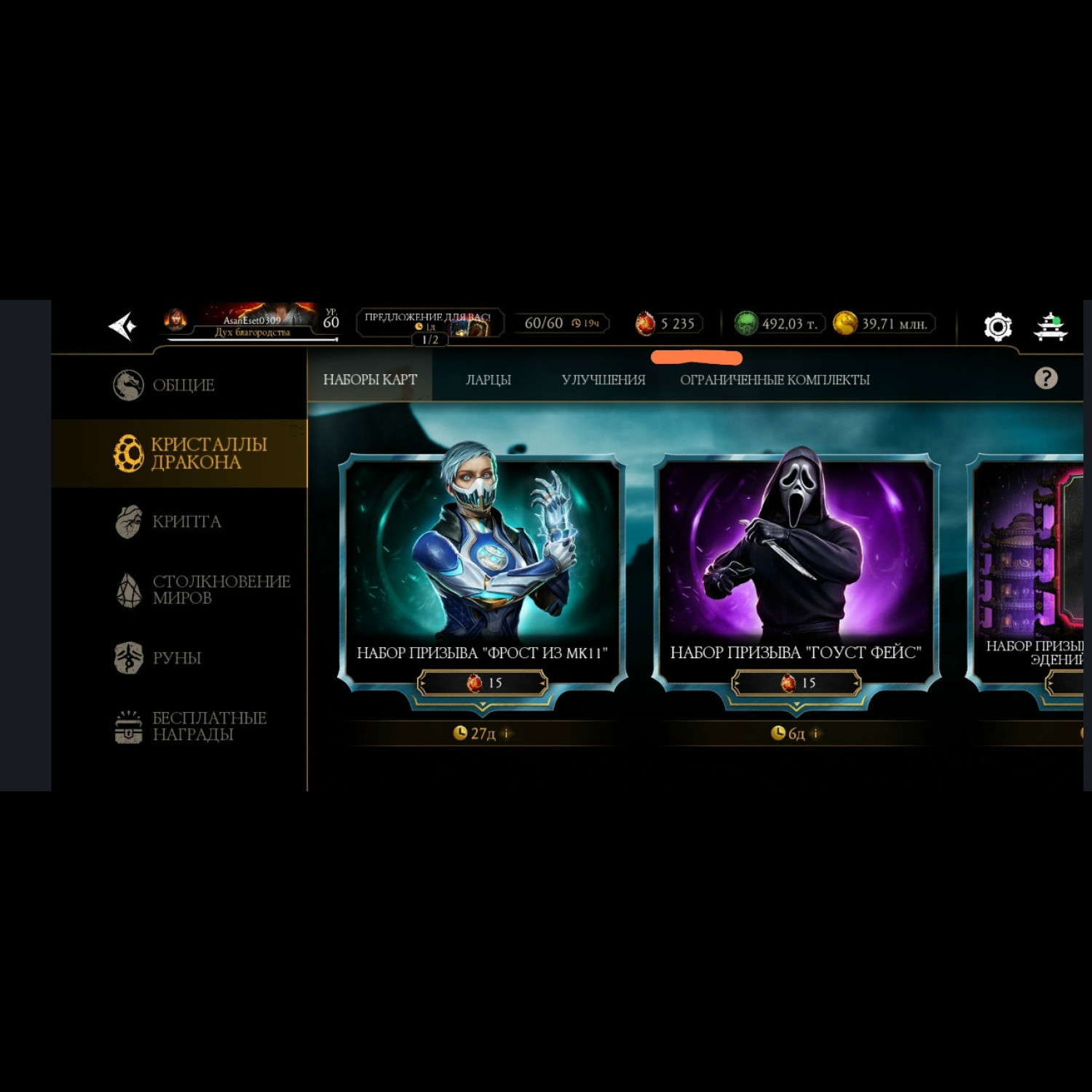1092x1092 pixels.
Task: Open the pagoda home icon
Action: (x=1051, y=327)
